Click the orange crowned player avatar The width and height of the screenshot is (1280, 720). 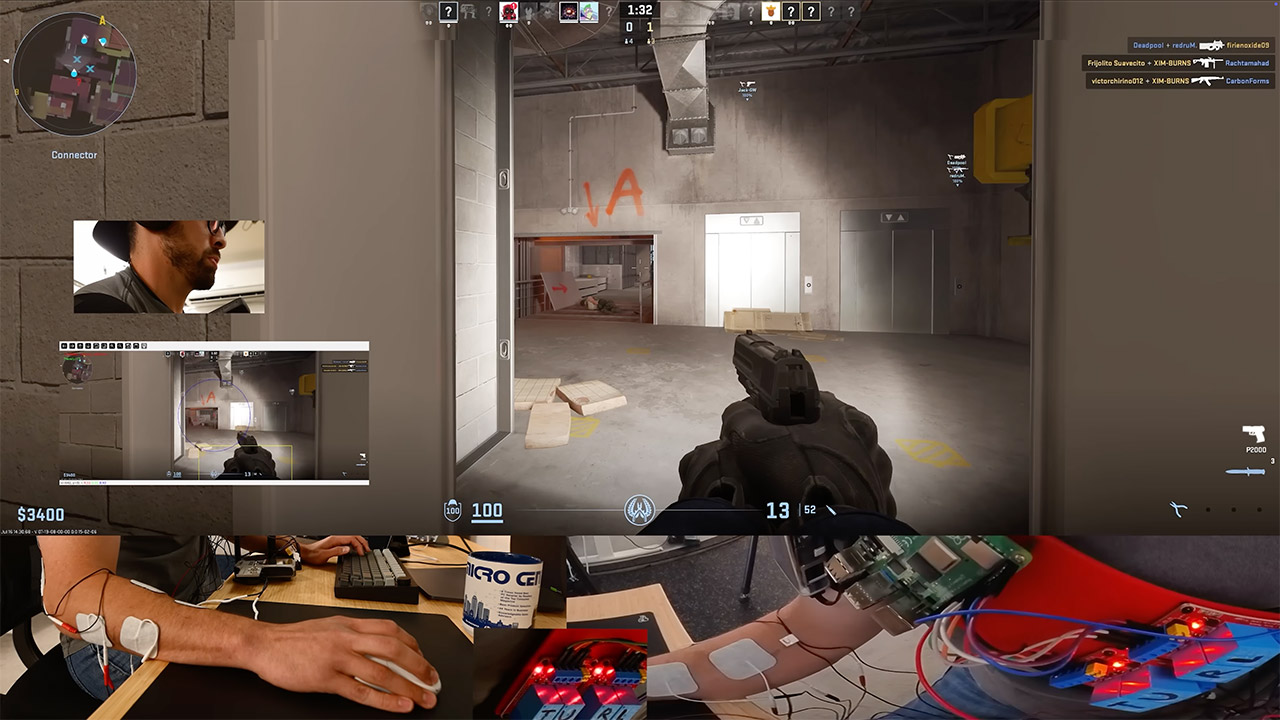771,12
